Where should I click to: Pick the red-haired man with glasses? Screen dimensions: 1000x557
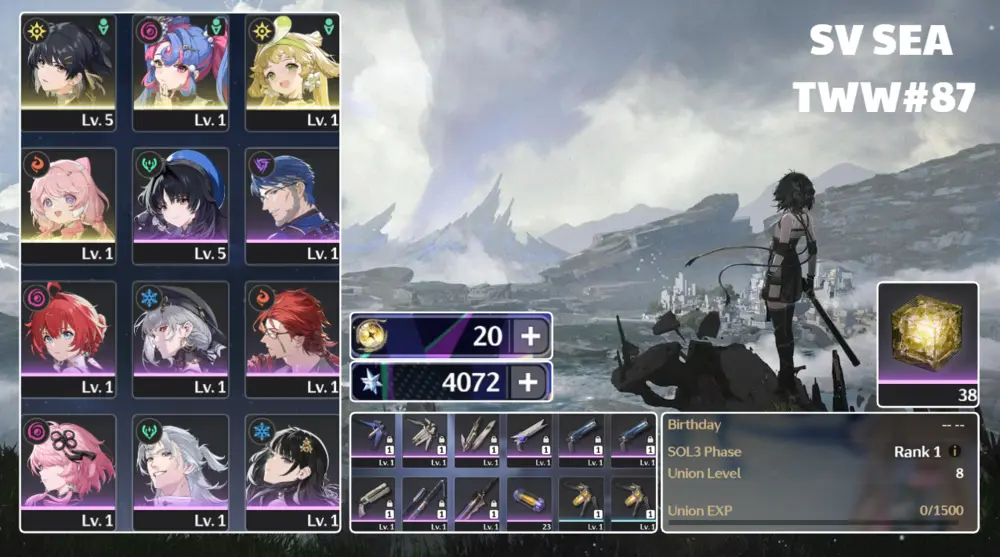[x=293, y=337]
